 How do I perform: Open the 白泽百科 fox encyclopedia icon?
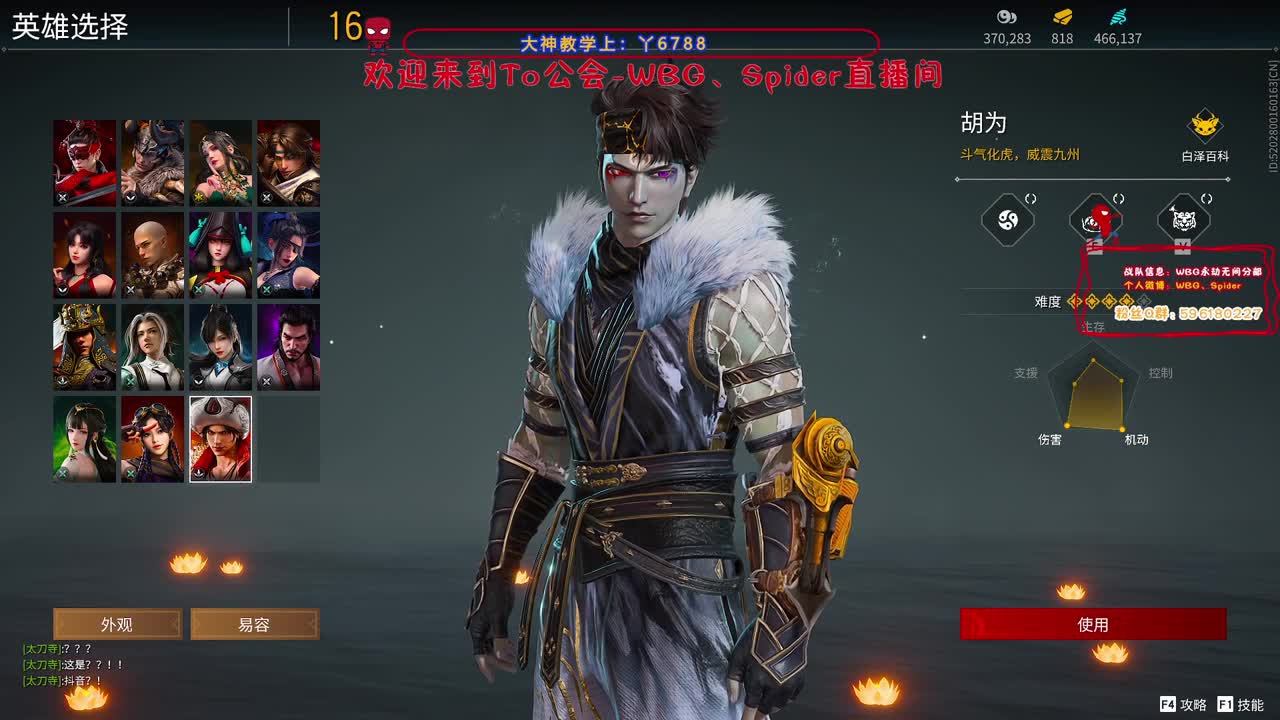click(1207, 125)
